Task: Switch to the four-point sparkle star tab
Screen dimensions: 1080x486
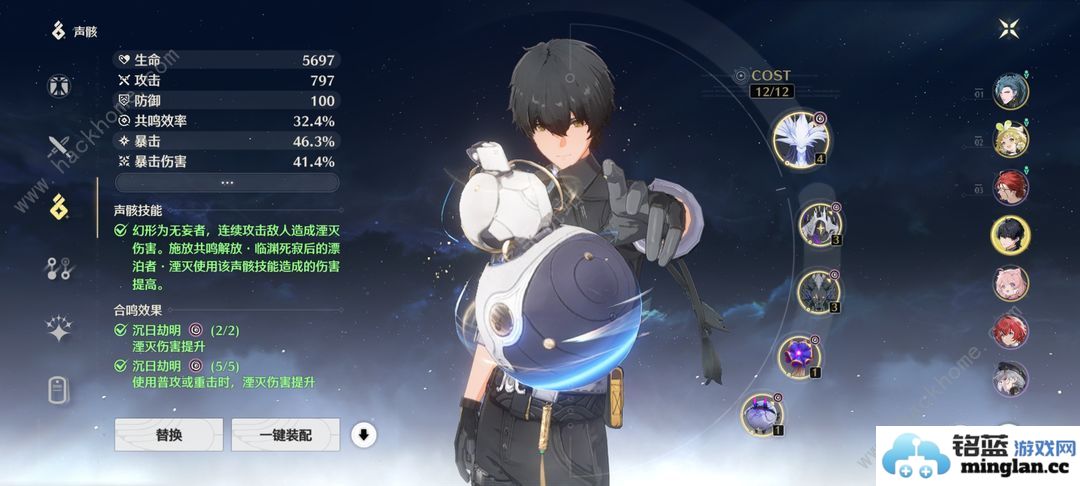Action: (x=59, y=329)
